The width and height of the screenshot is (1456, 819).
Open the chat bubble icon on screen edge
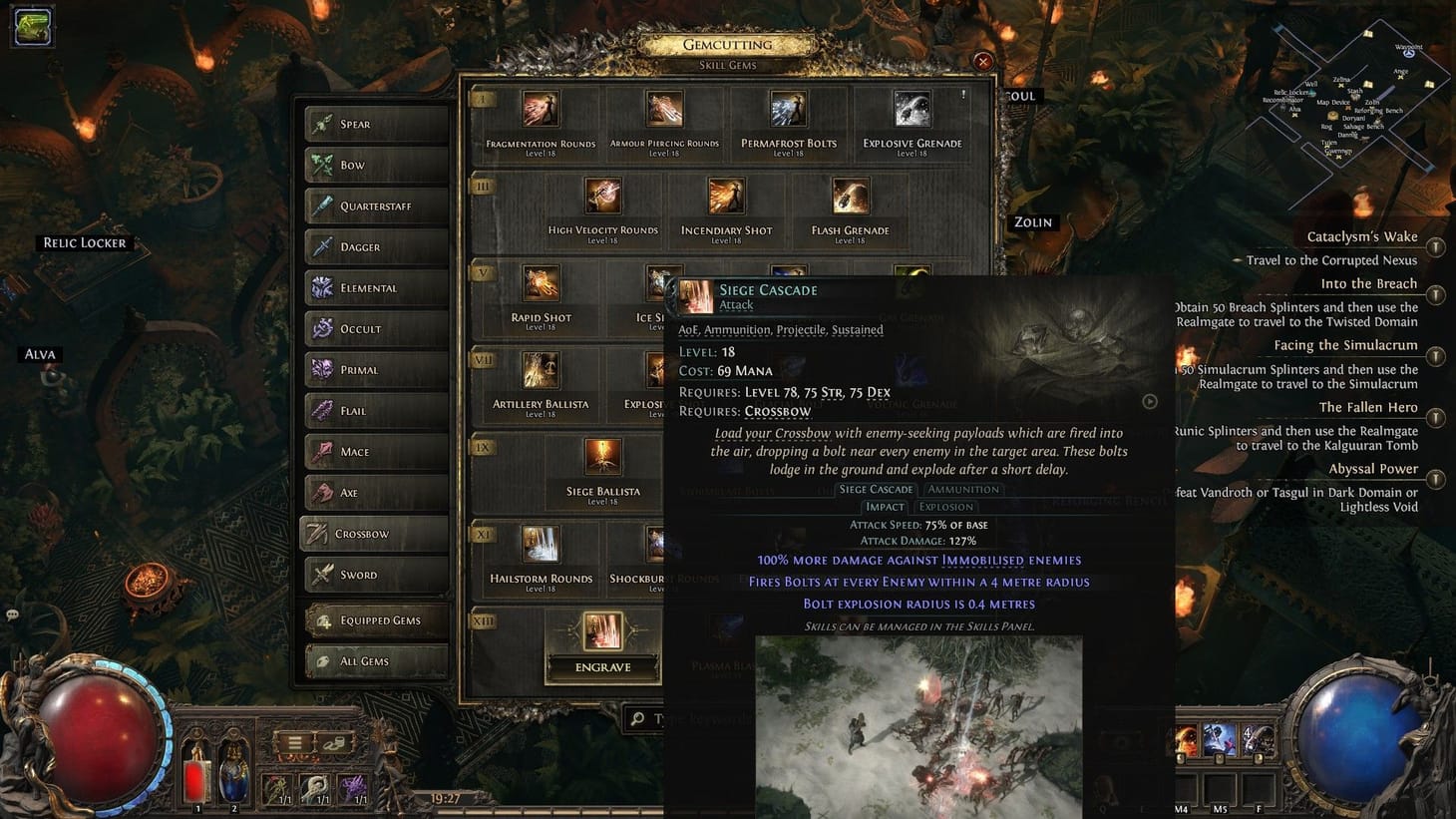tap(12, 615)
